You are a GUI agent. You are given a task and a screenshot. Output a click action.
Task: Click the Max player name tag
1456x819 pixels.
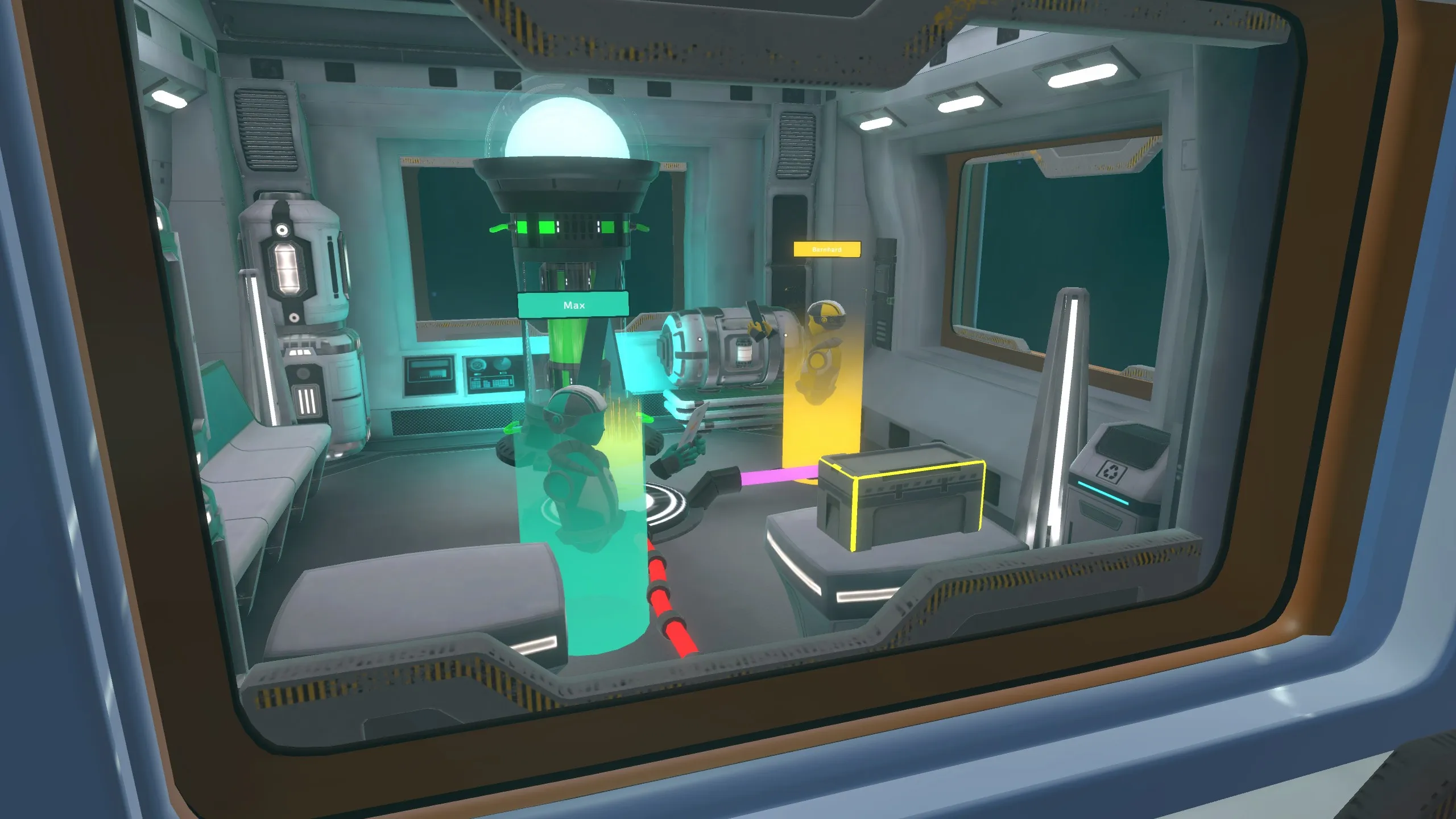pyautogui.click(x=573, y=305)
